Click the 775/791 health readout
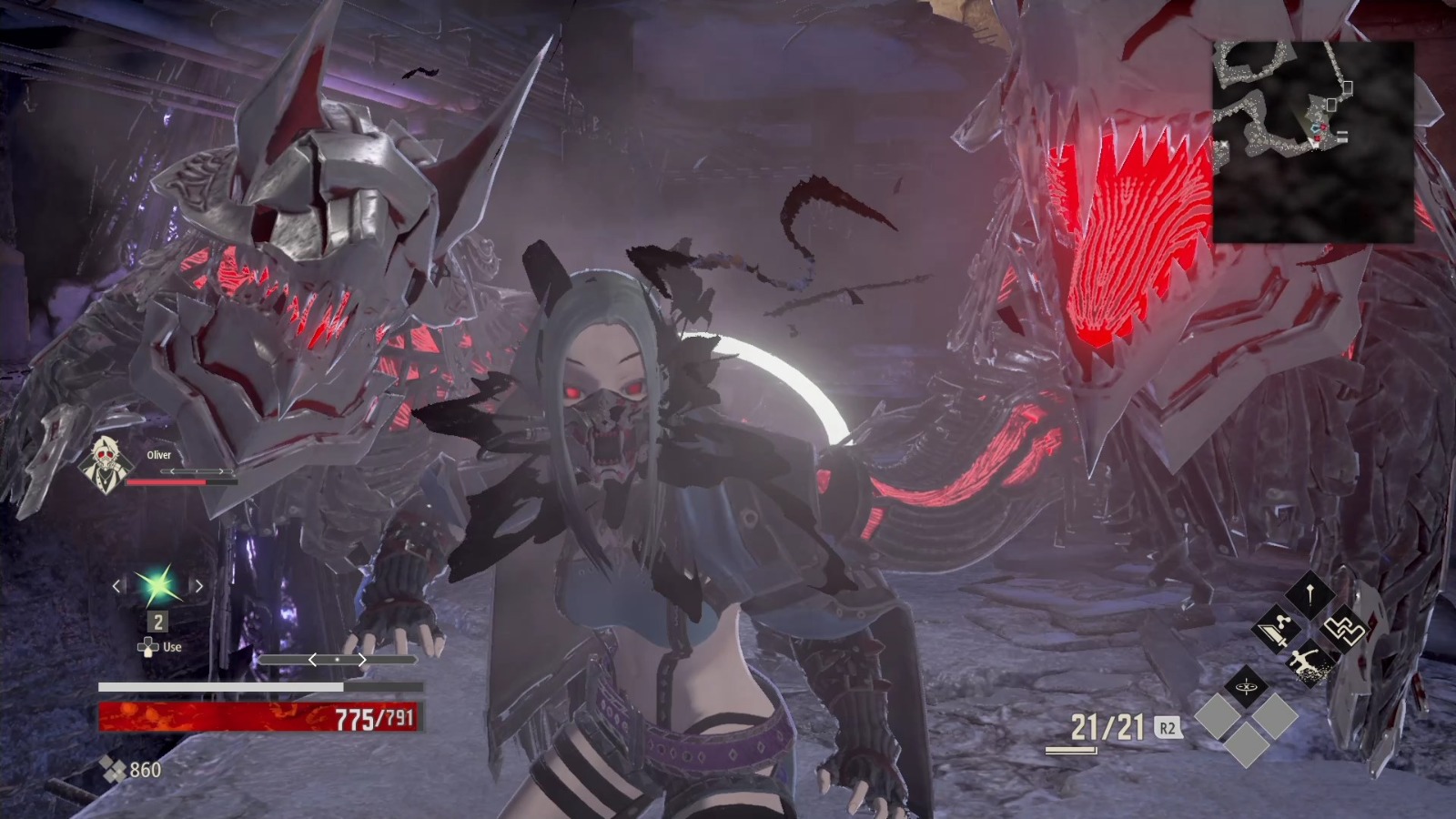1456x819 pixels. point(373,719)
